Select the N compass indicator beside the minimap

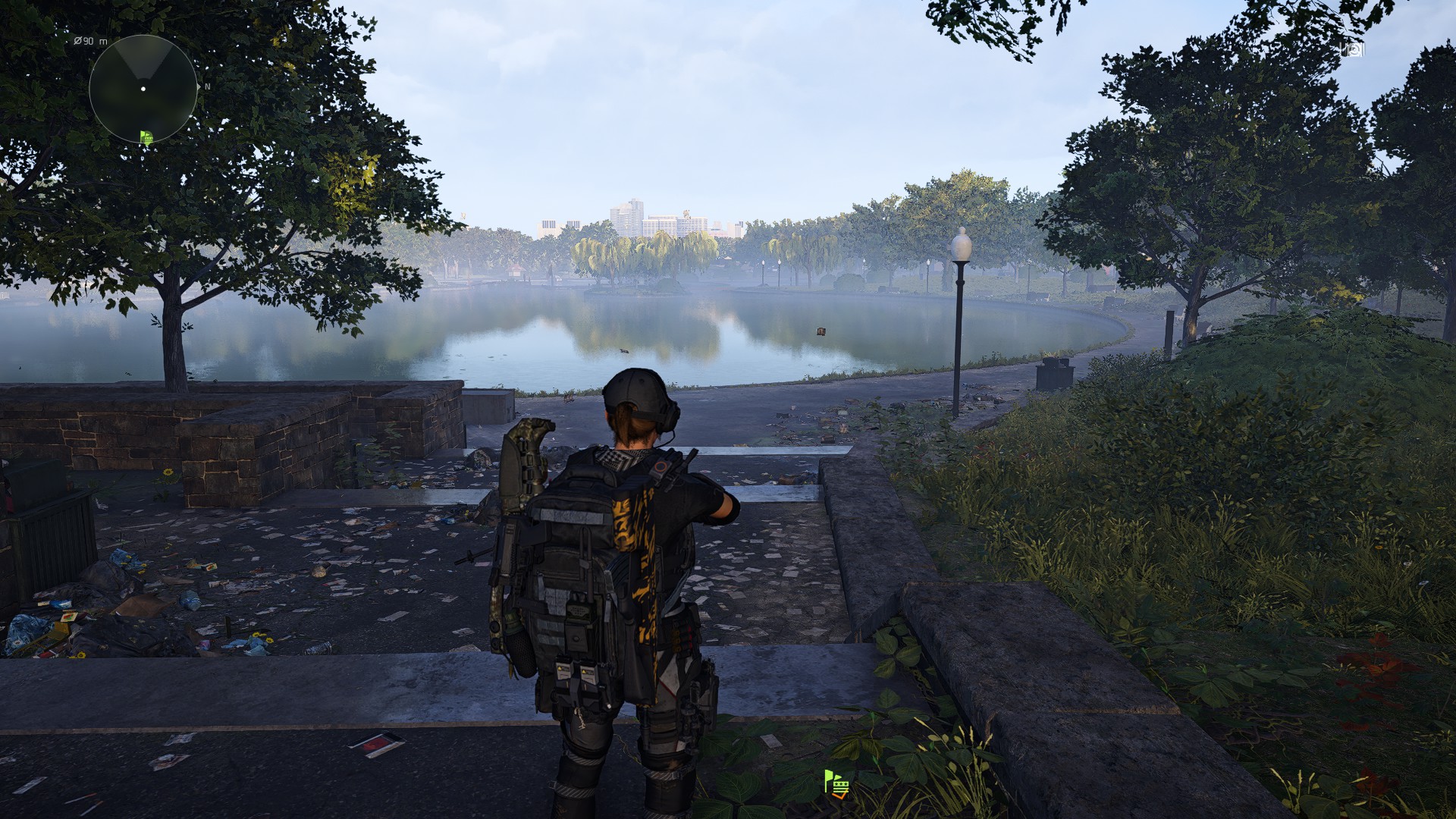pos(208,86)
